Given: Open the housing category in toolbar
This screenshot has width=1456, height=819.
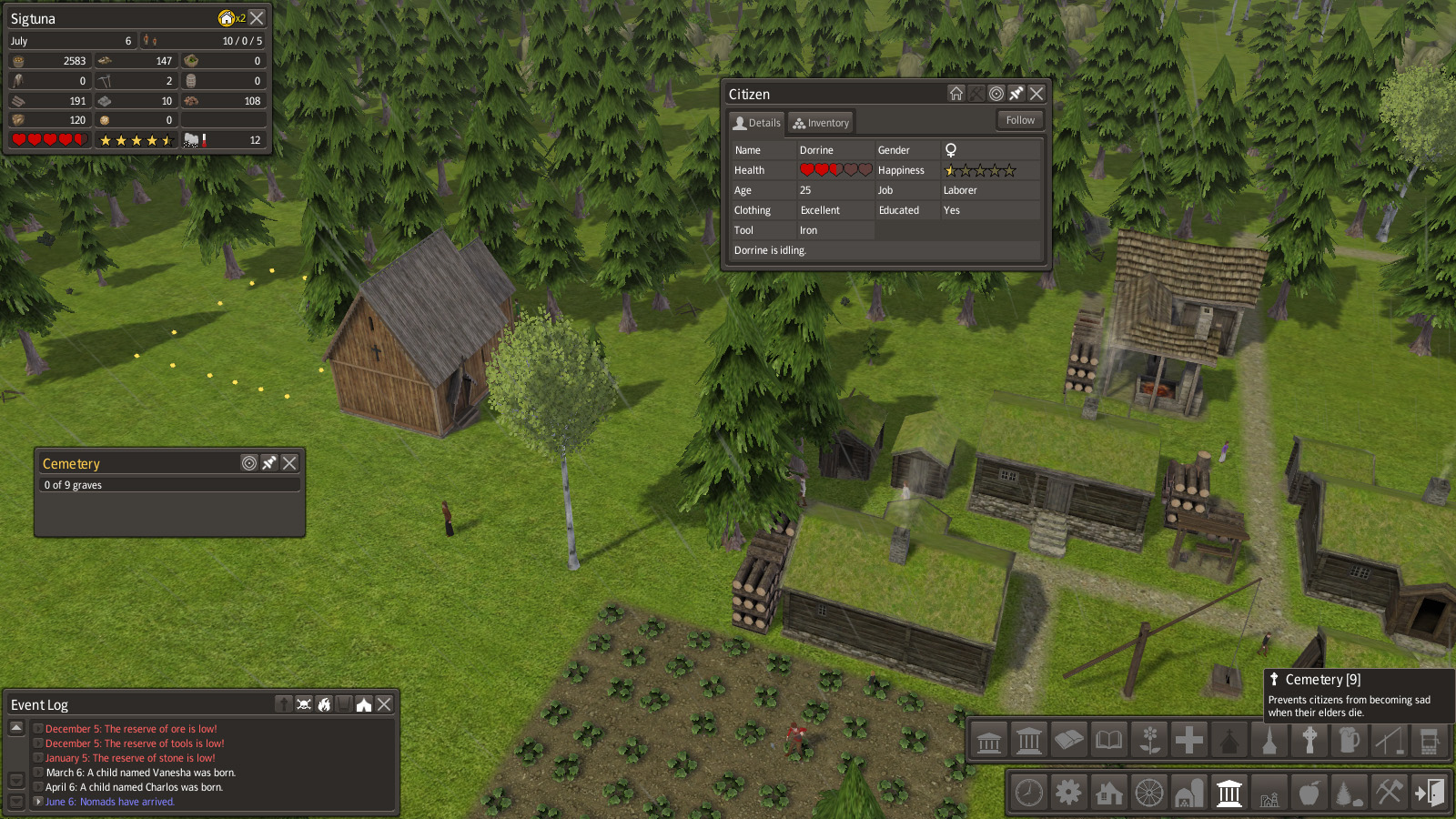Looking at the screenshot, I should [1109, 793].
